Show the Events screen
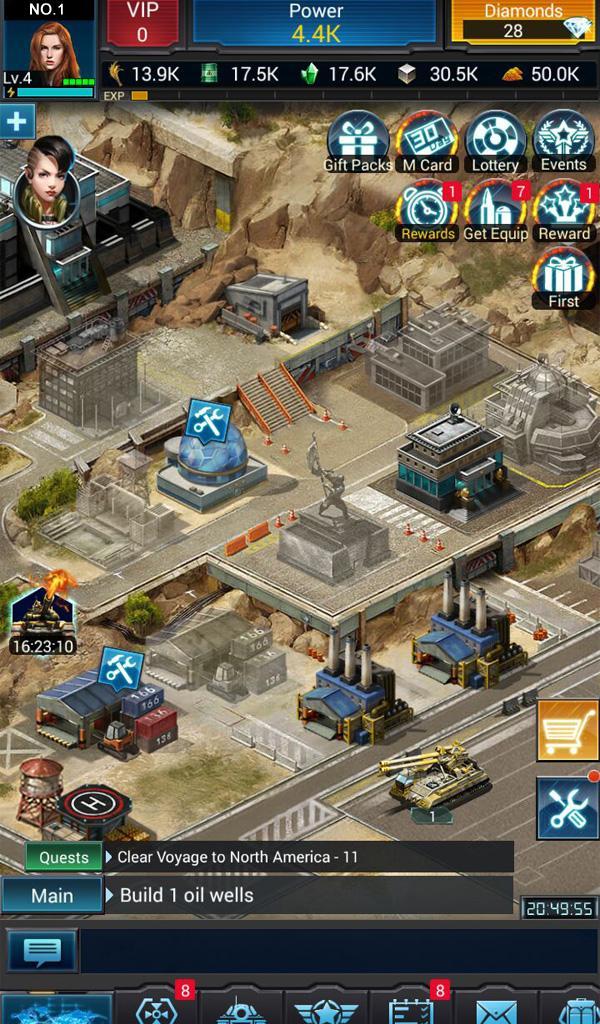The image size is (600, 1024). pyautogui.click(x=563, y=142)
